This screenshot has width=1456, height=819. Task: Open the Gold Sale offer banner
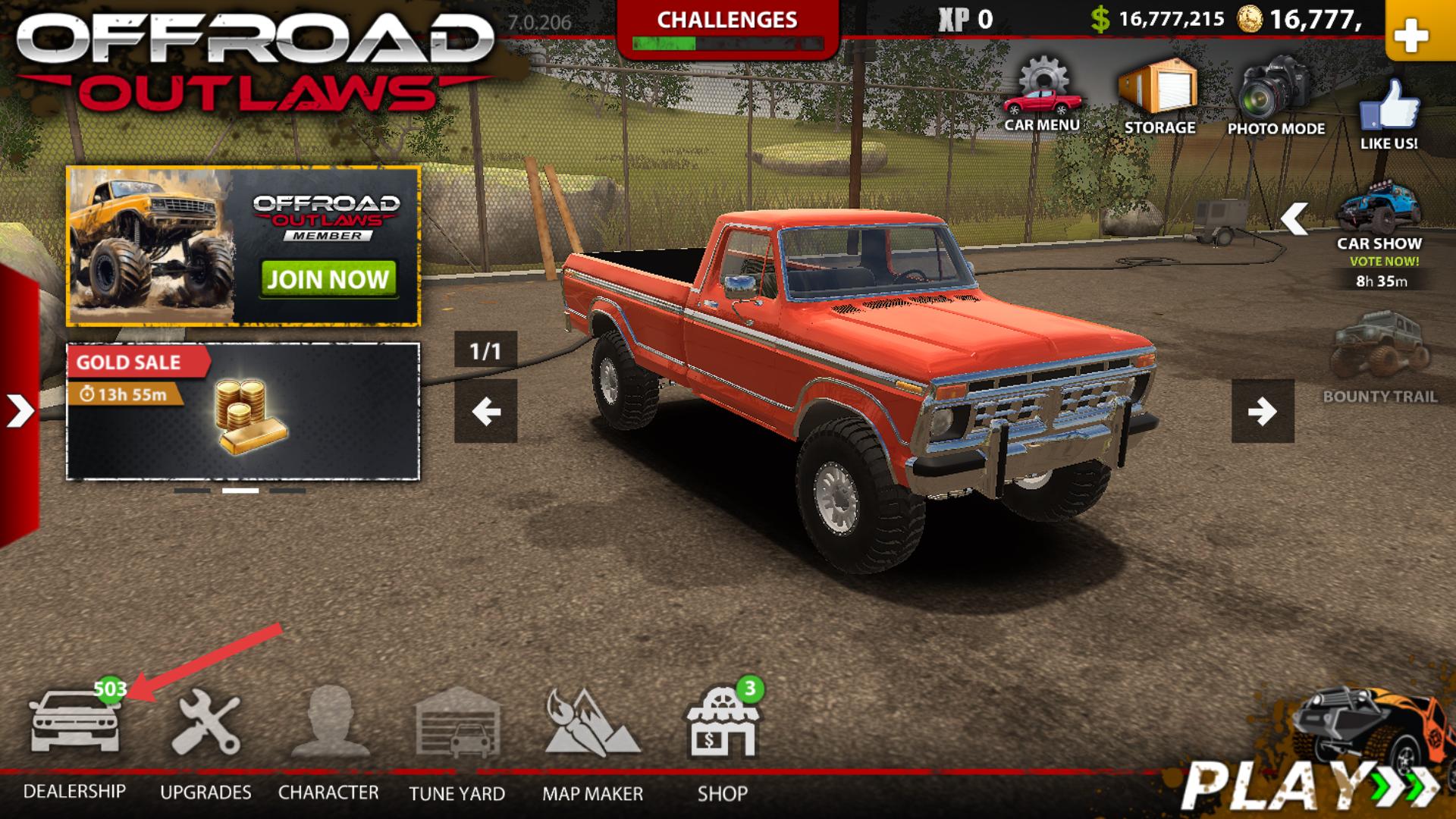(243, 412)
